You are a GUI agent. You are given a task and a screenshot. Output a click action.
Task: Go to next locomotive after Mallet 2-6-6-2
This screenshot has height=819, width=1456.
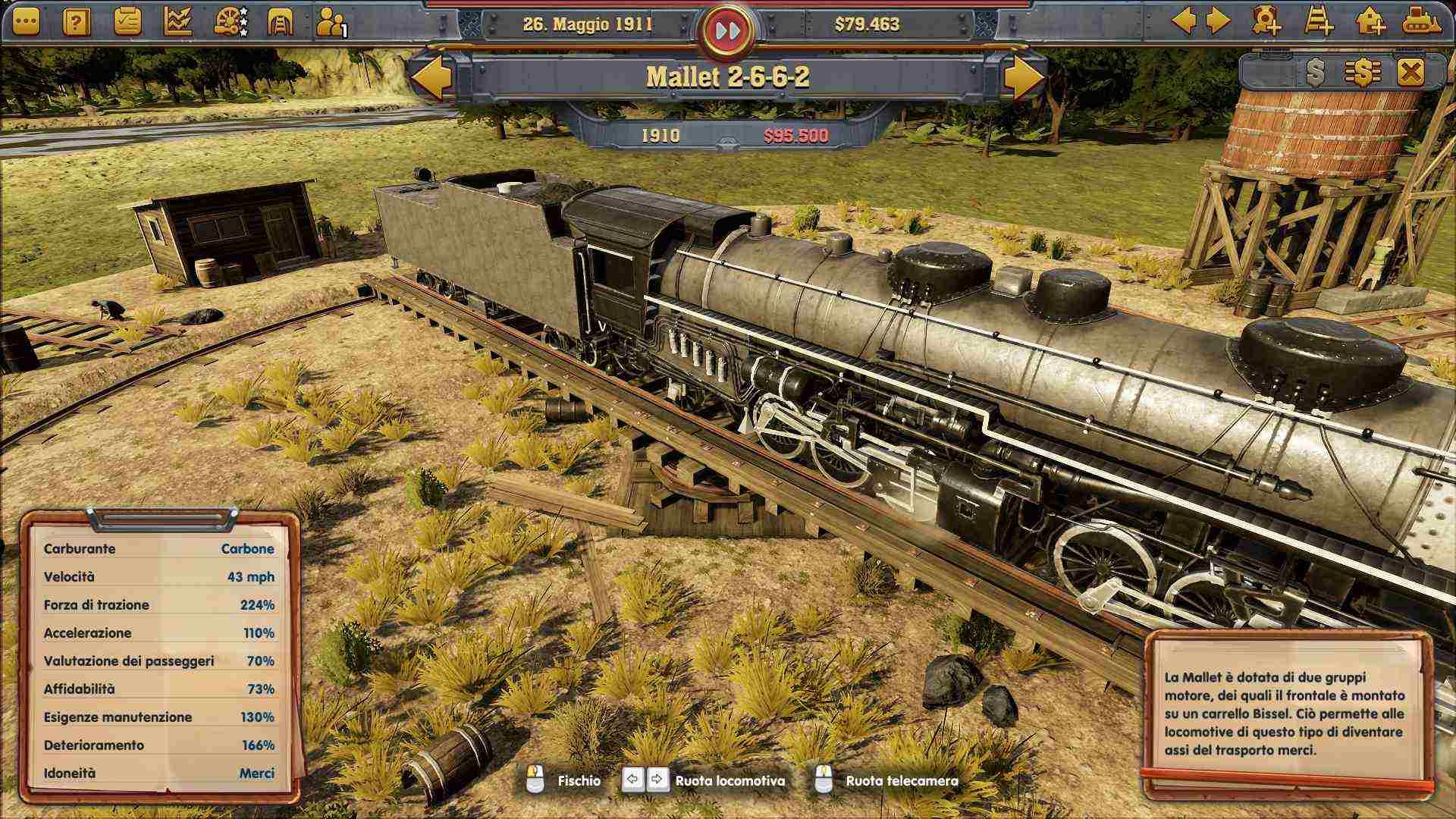point(1023,77)
